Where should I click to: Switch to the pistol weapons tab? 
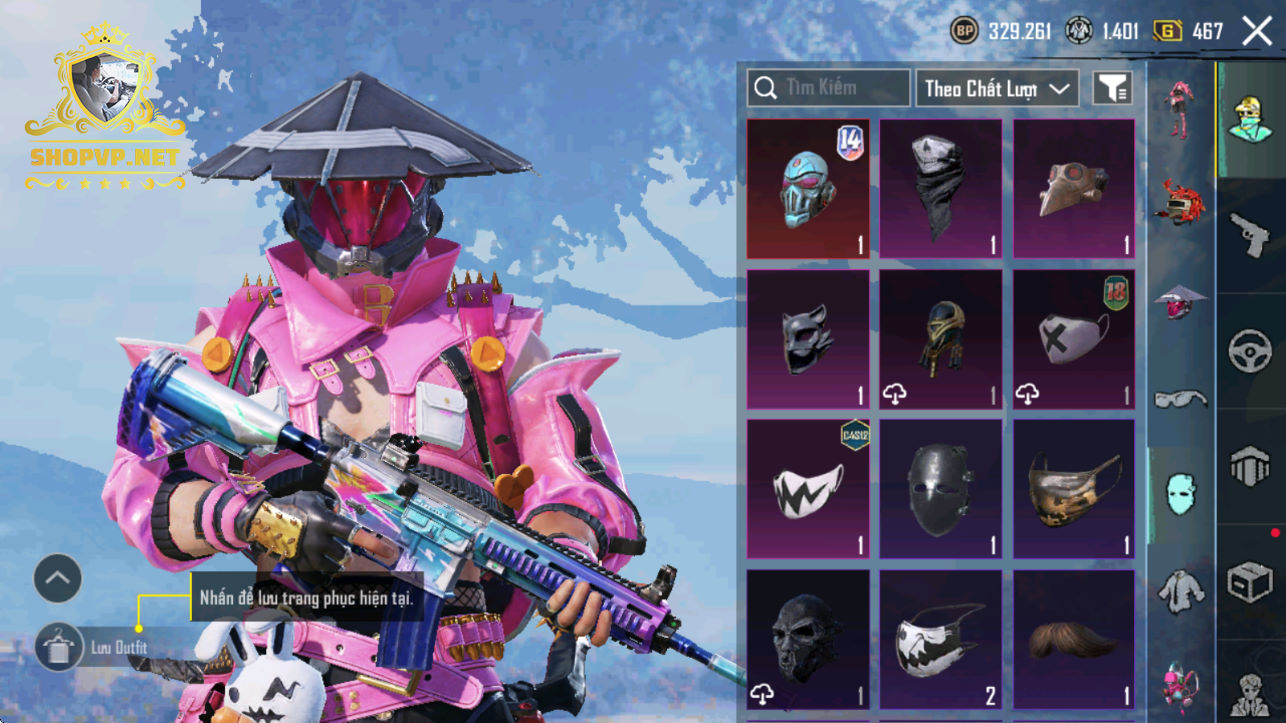(1250, 236)
